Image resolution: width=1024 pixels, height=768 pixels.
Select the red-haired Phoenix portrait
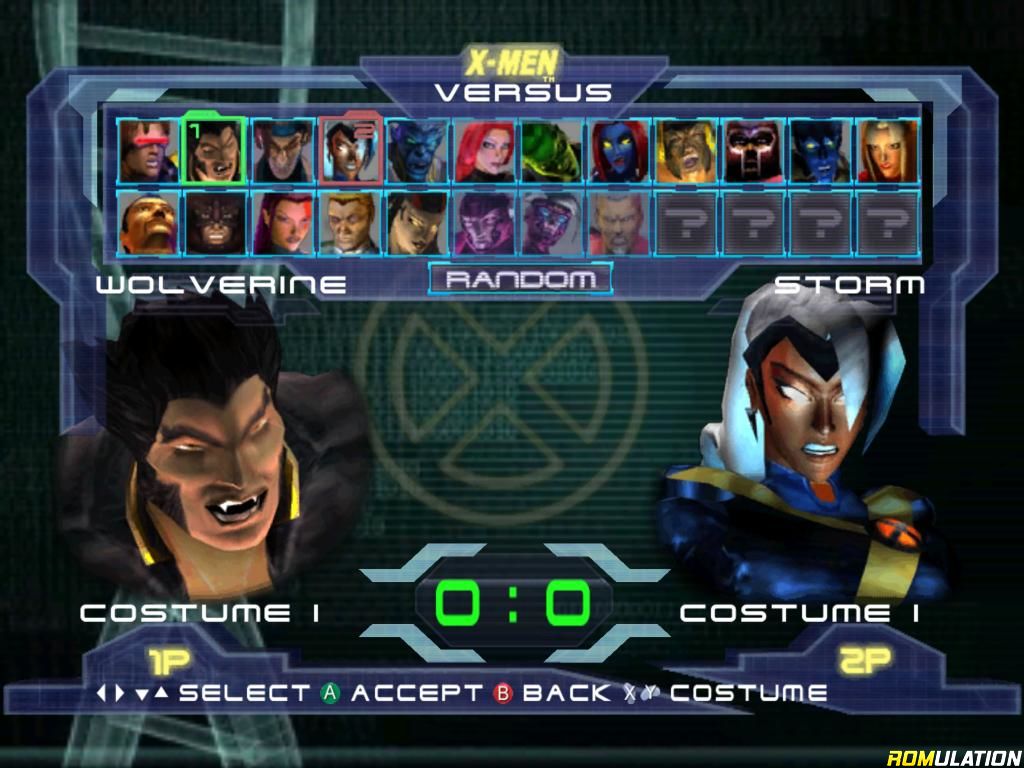click(x=483, y=151)
